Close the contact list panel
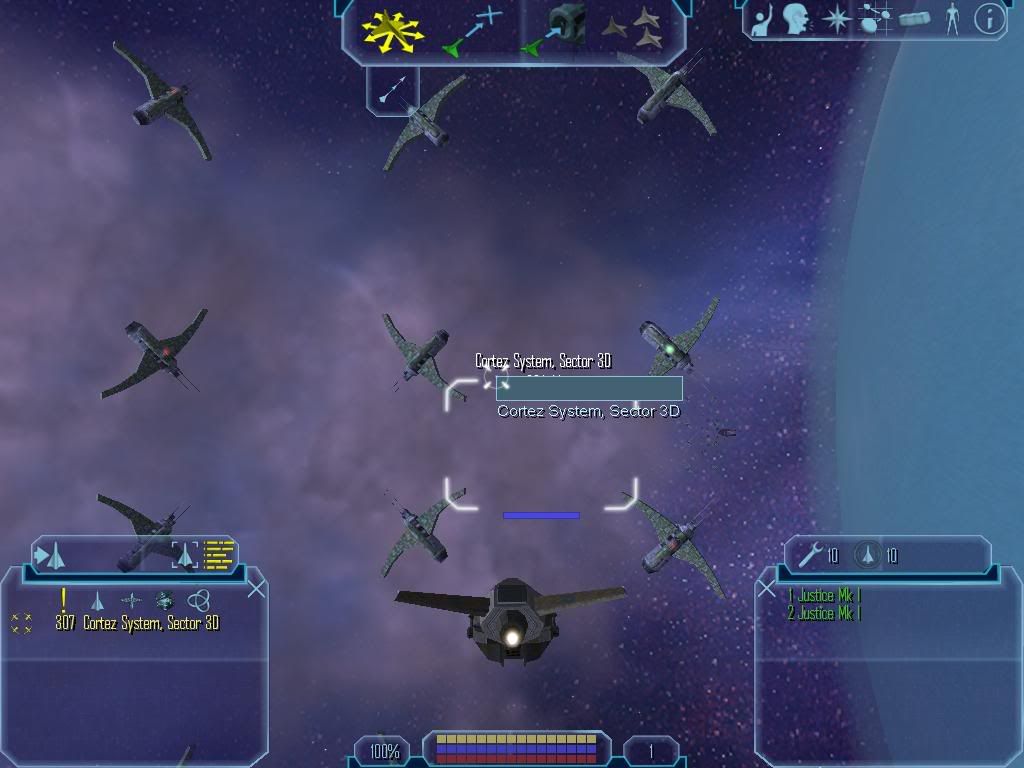Screen dimensions: 1024x768 click(256, 589)
